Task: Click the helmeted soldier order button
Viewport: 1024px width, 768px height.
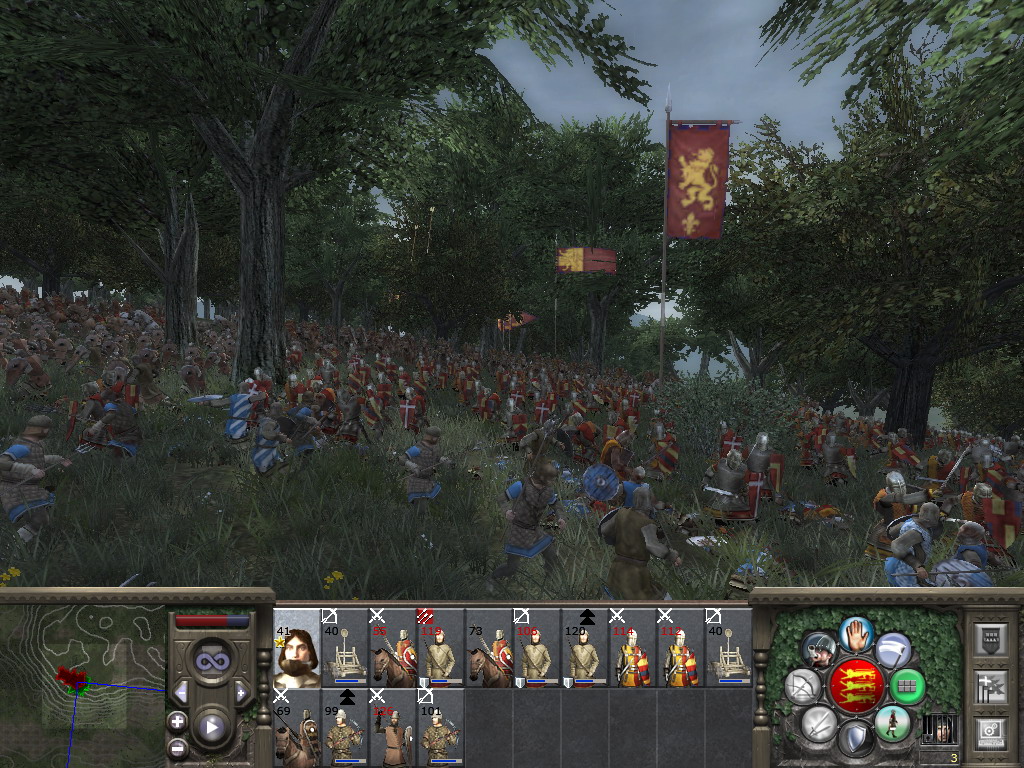Action: click(x=819, y=650)
